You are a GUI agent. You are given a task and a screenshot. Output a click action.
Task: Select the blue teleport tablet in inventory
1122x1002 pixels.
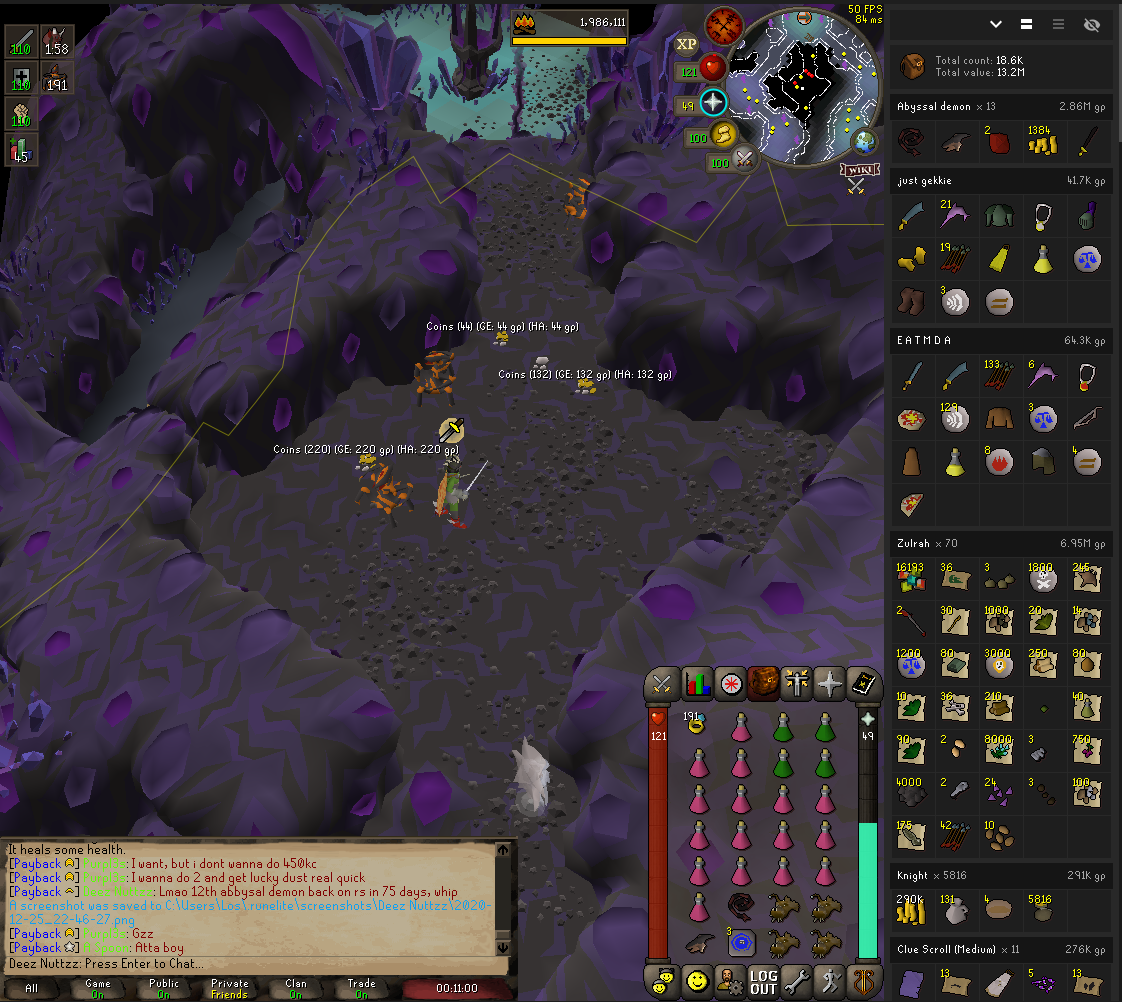coord(741,941)
